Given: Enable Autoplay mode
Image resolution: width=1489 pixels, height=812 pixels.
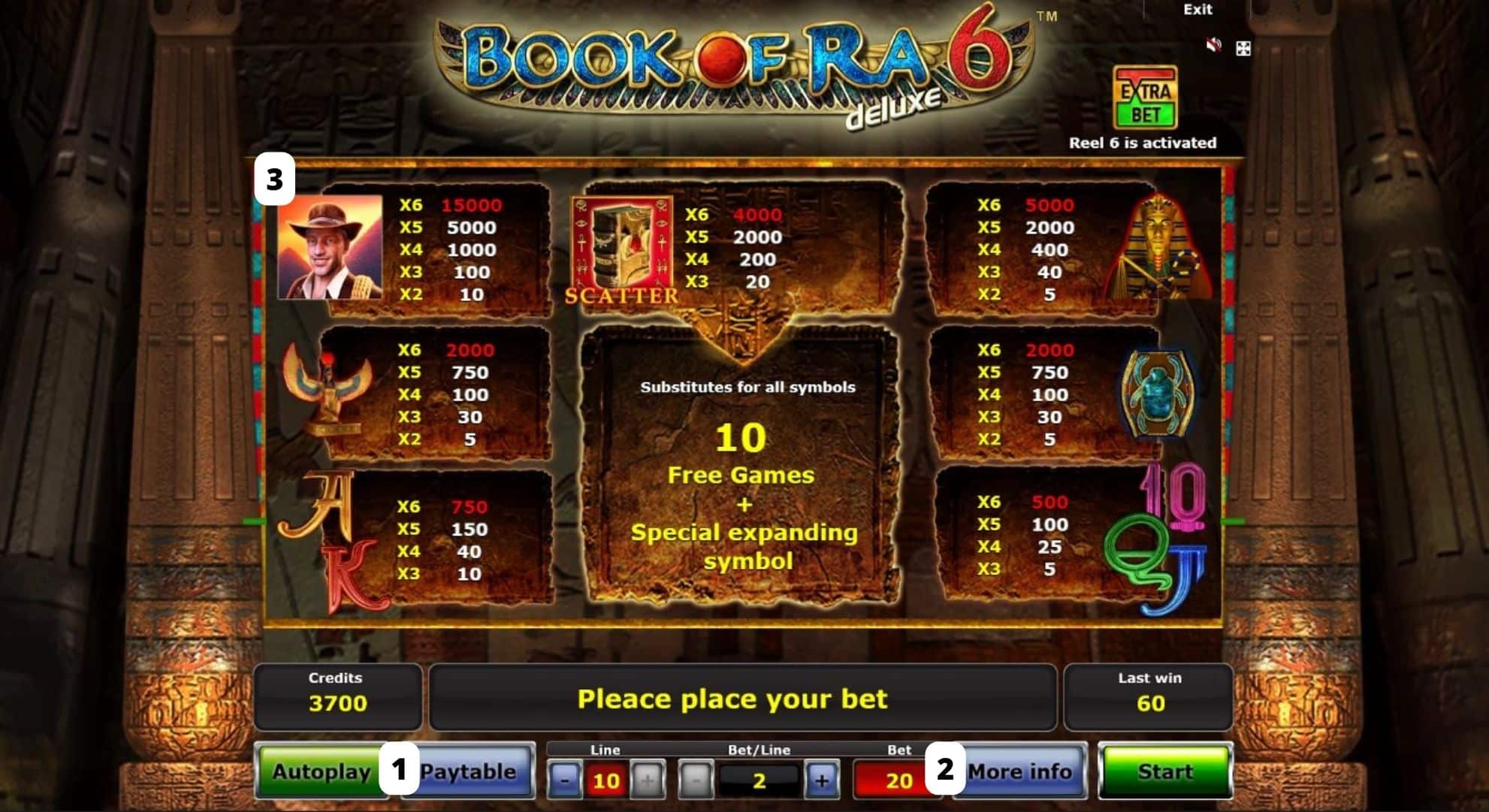Looking at the screenshot, I should pos(322,771).
